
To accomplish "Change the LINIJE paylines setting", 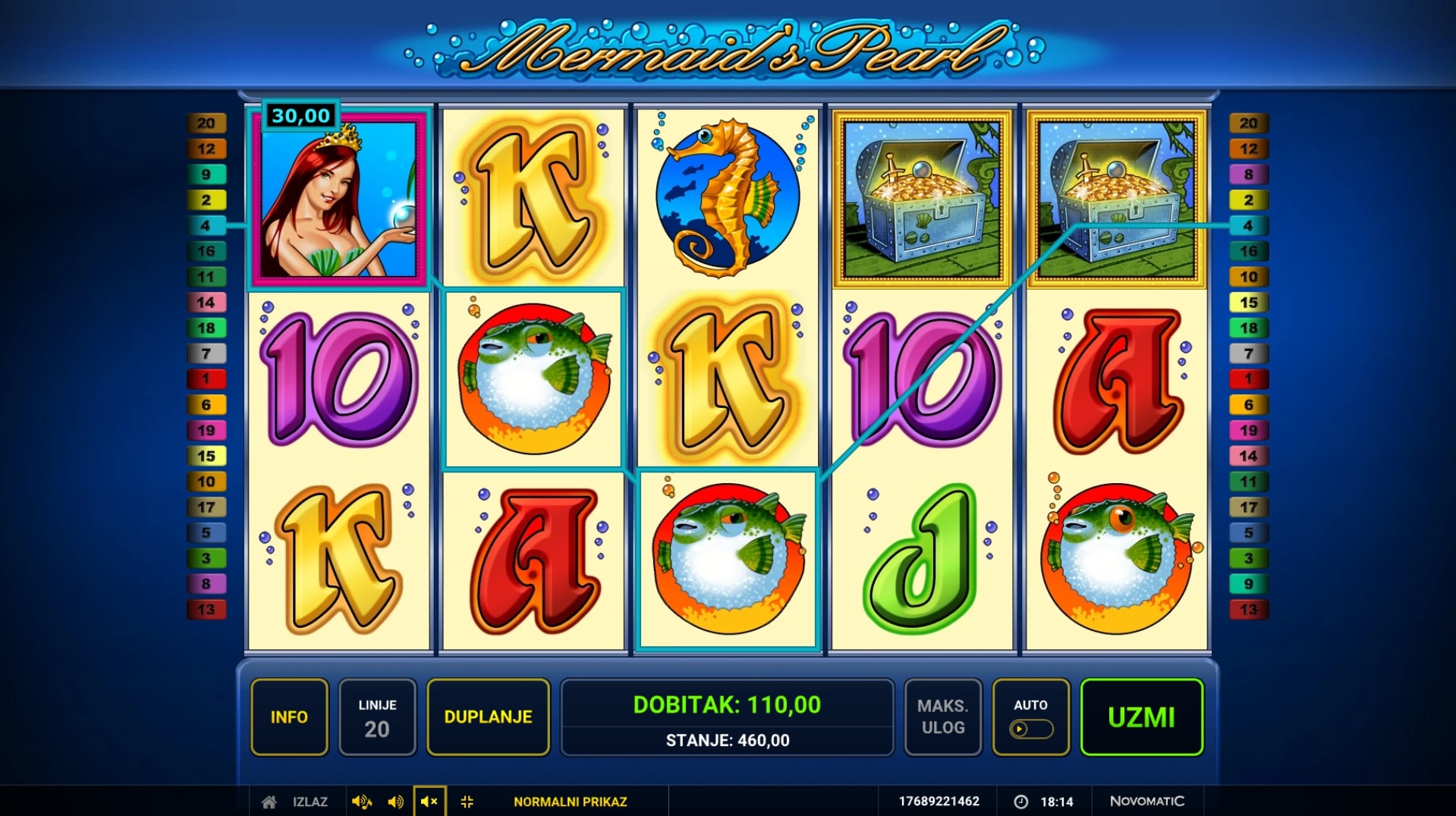I will click(377, 717).
